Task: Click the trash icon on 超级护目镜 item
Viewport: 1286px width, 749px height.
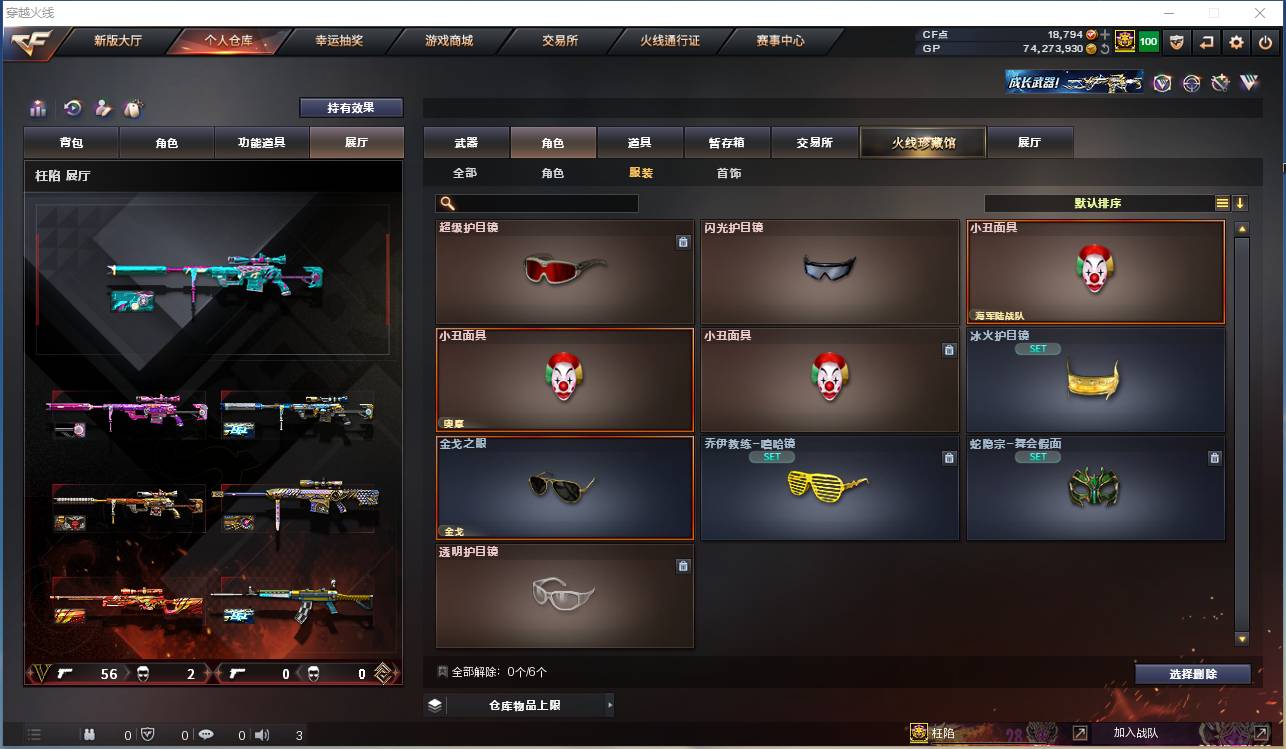Action: coord(683,242)
